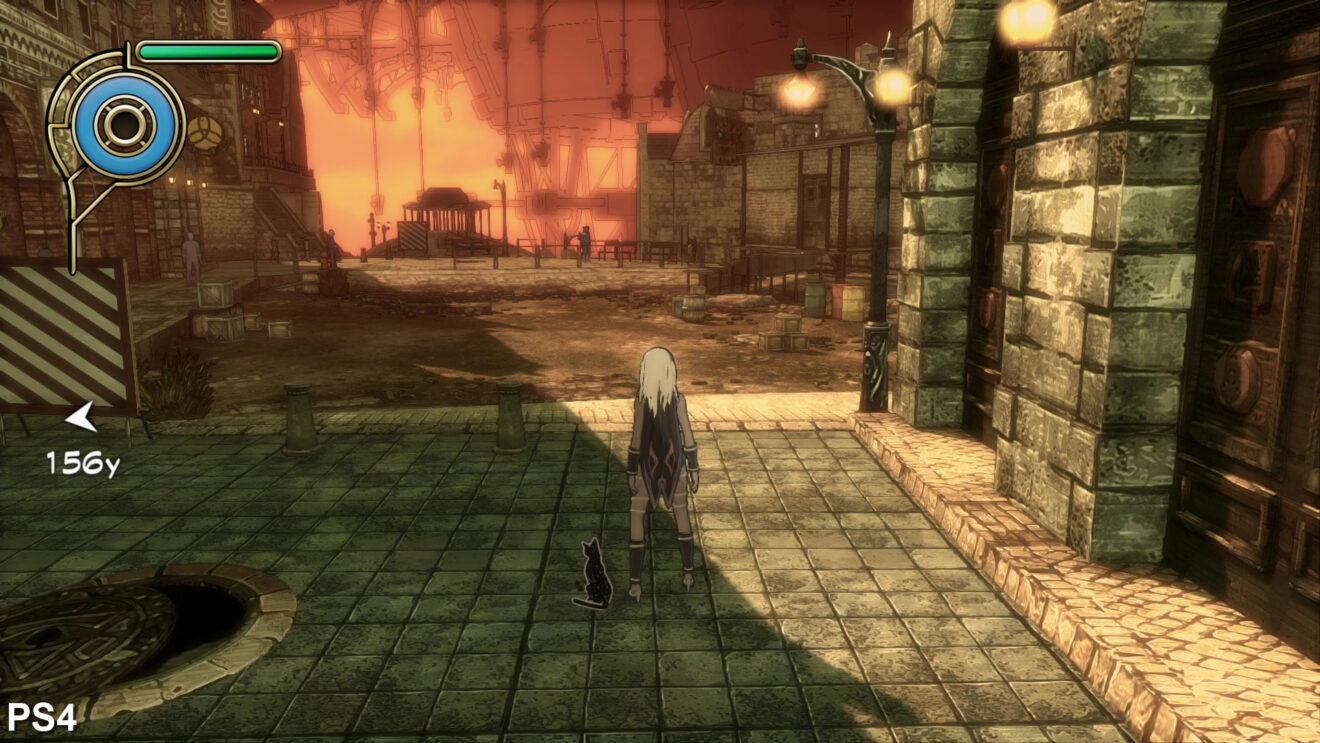Select the circular gravity gauge icon
Image resolution: width=1320 pixels, height=743 pixels.
point(126,125)
